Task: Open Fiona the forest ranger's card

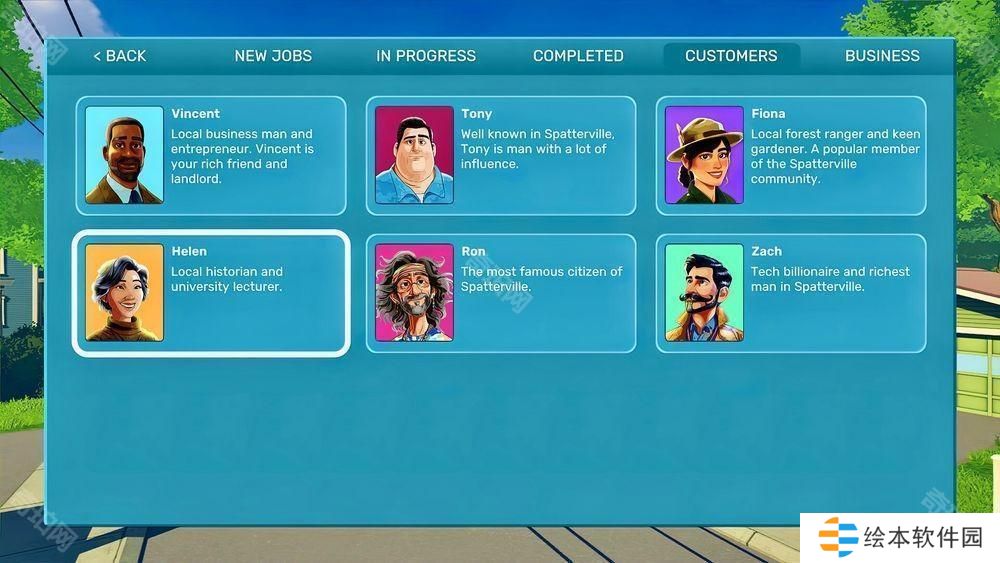Action: [791, 155]
